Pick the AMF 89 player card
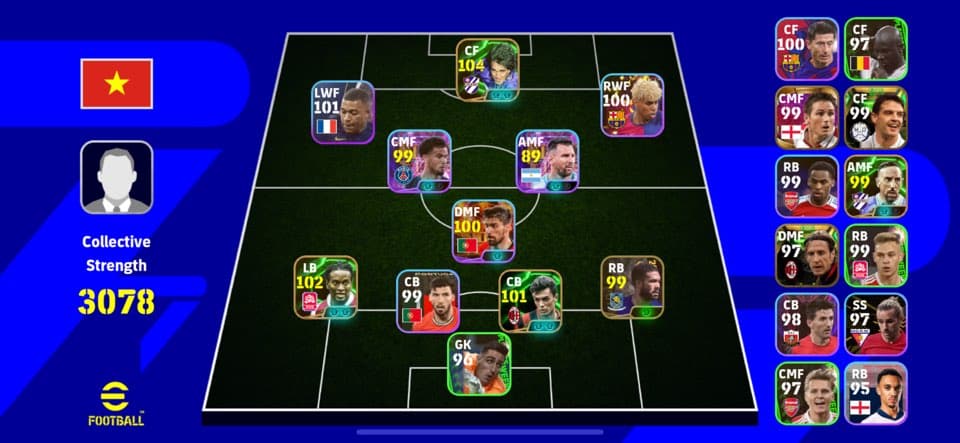The image size is (960, 443). click(x=547, y=161)
